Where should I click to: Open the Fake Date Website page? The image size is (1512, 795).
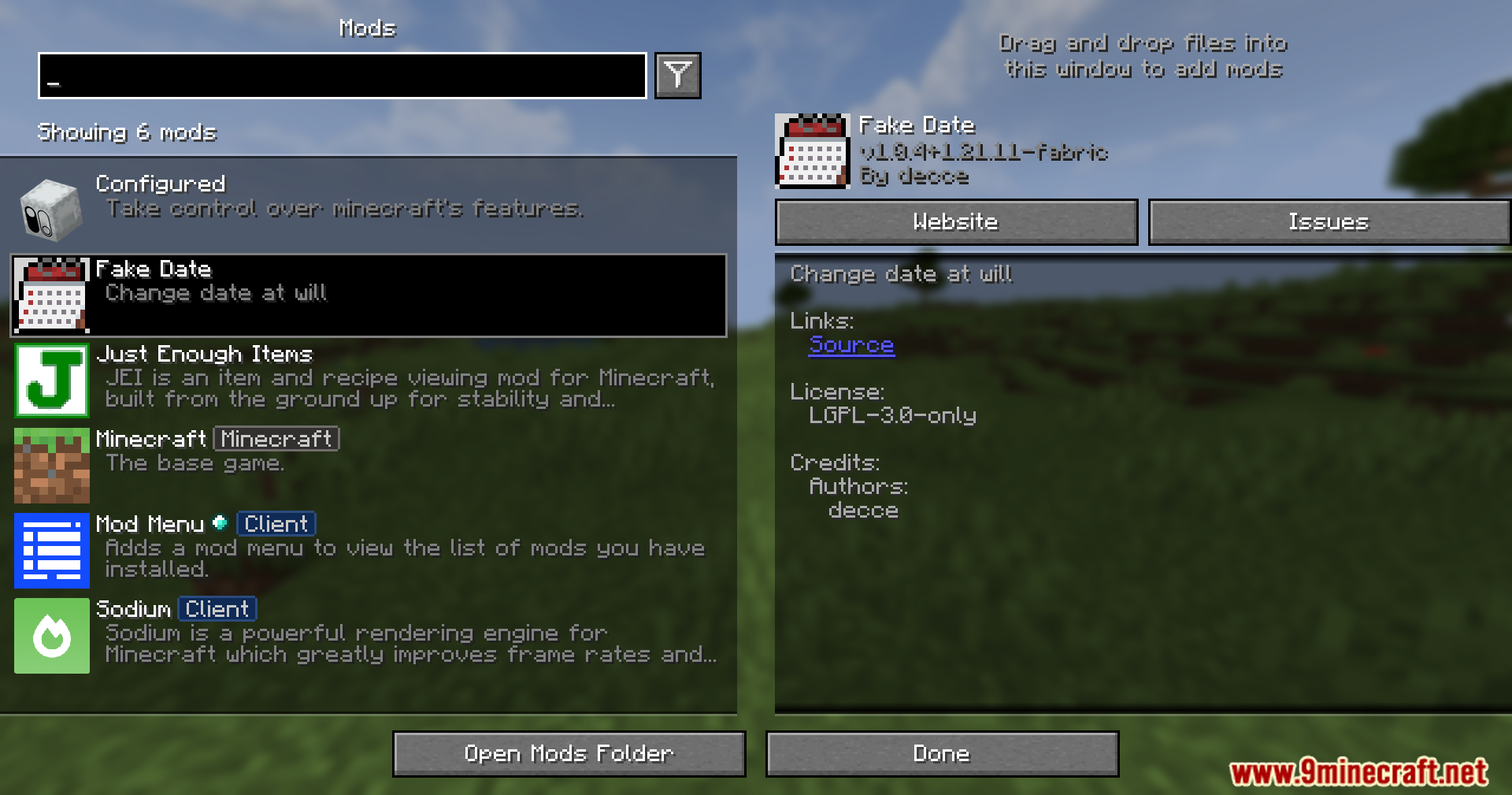coord(955,221)
